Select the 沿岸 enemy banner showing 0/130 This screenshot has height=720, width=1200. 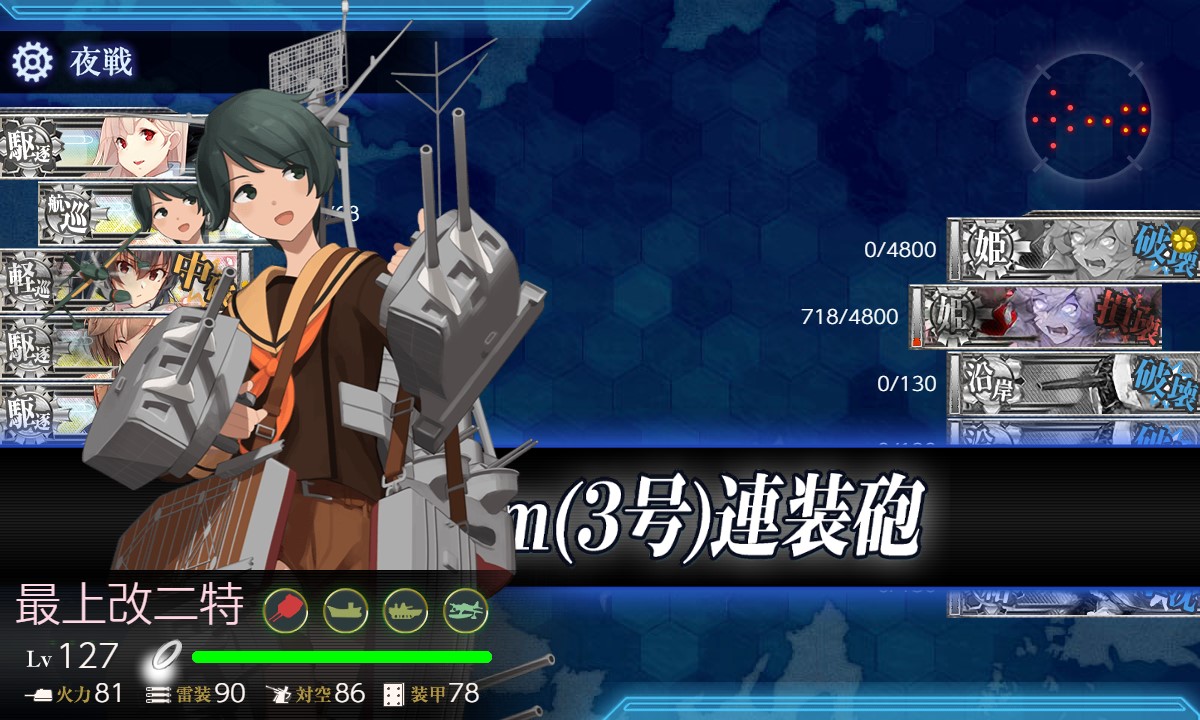click(x=1072, y=384)
